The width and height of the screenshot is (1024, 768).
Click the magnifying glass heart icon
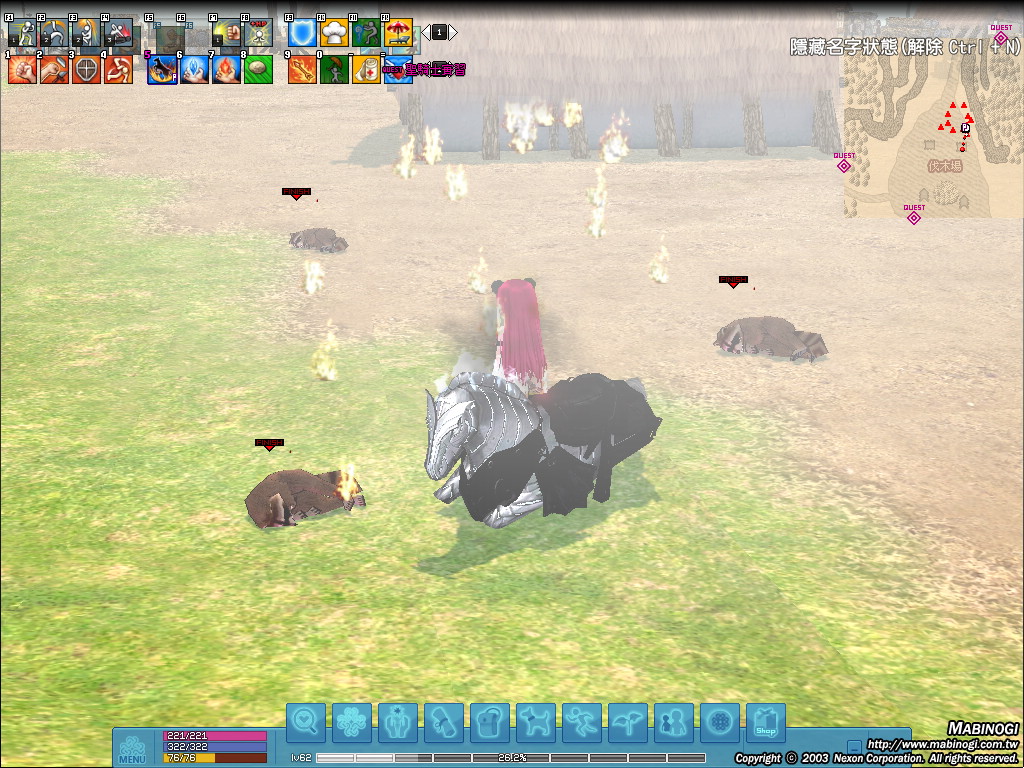(x=306, y=722)
